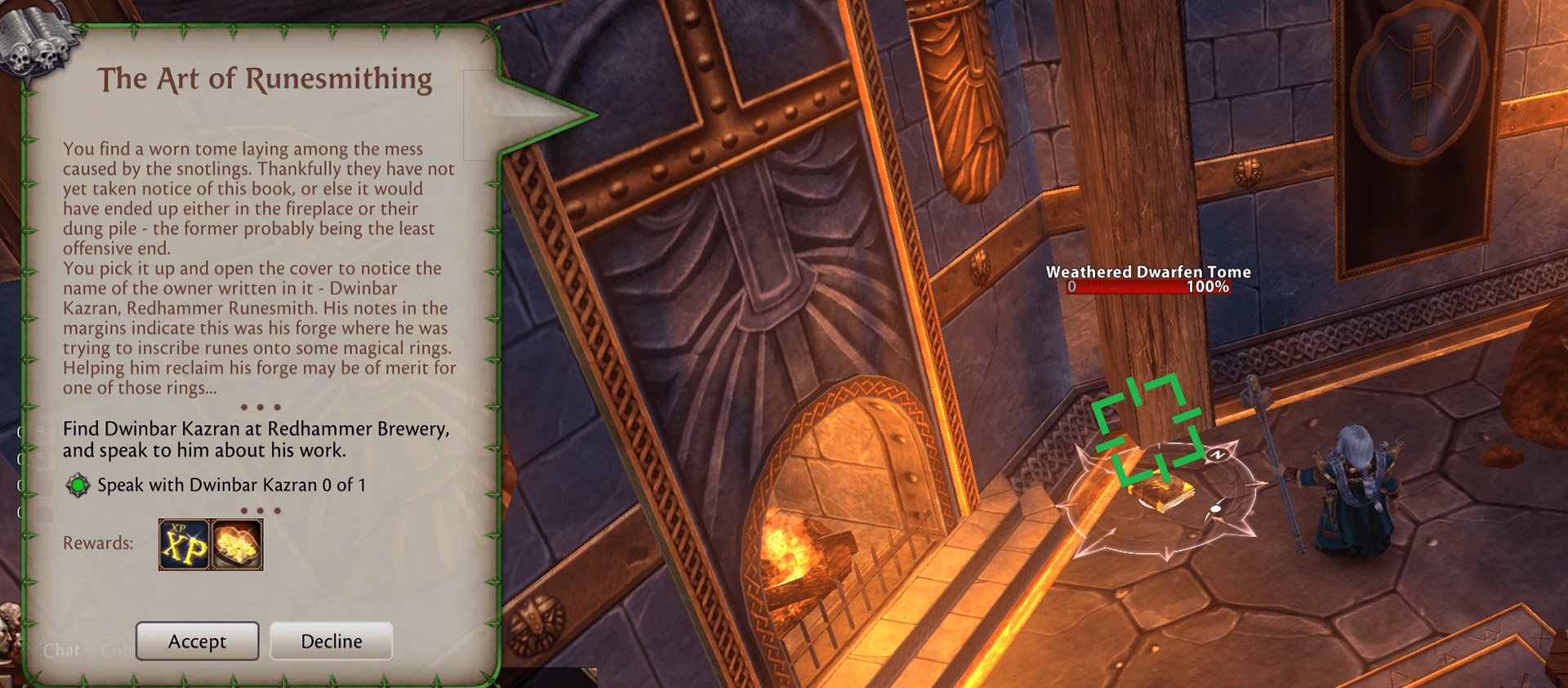Accept The Art of Runesmithing quest
Screen dimensions: 1568x688
[x=197, y=641]
